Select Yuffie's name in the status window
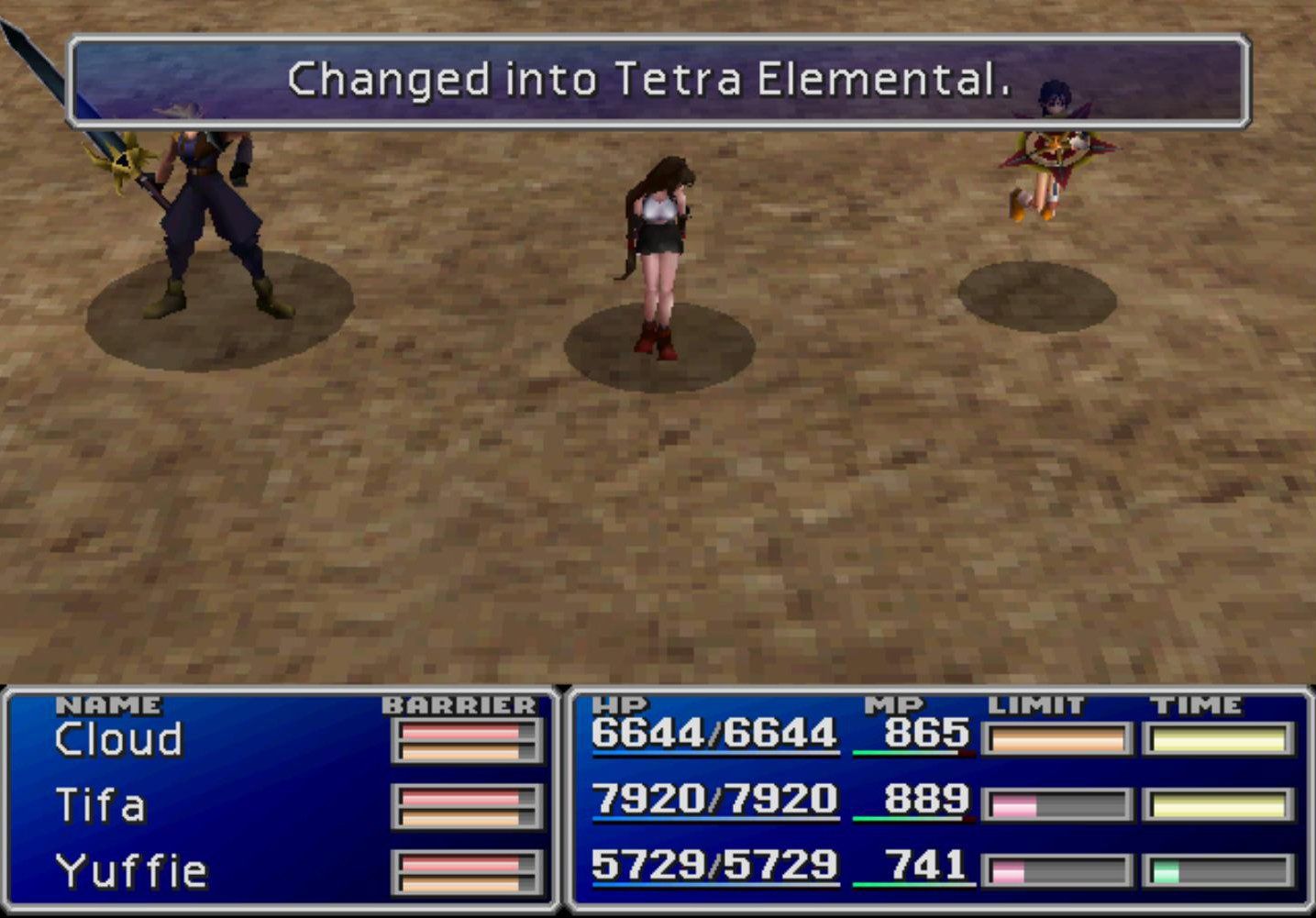The height and width of the screenshot is (918, 1316). (133, 867)
